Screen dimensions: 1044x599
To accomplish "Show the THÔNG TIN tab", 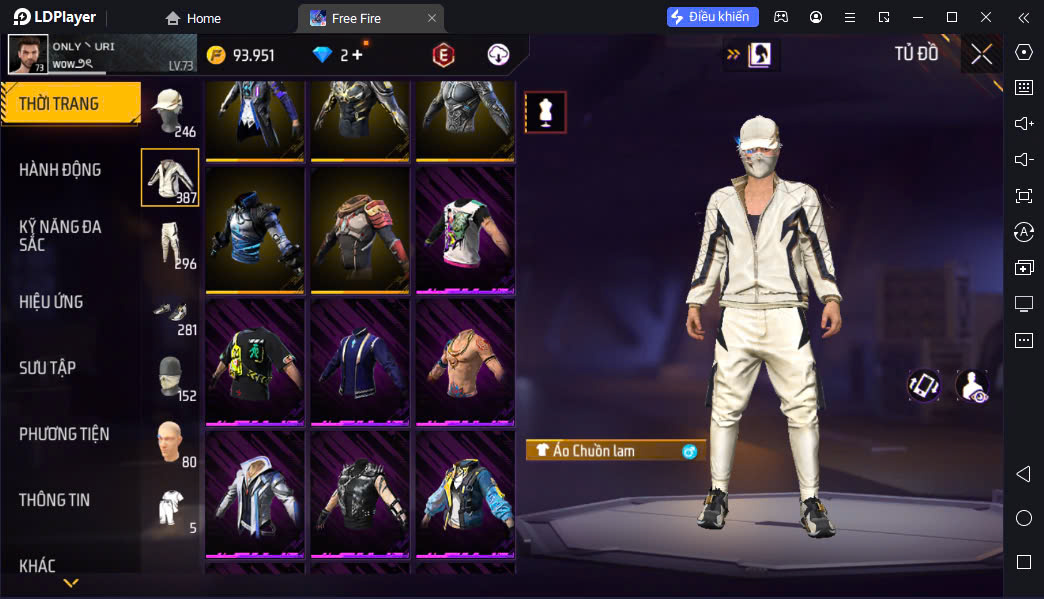I will 55,500.
